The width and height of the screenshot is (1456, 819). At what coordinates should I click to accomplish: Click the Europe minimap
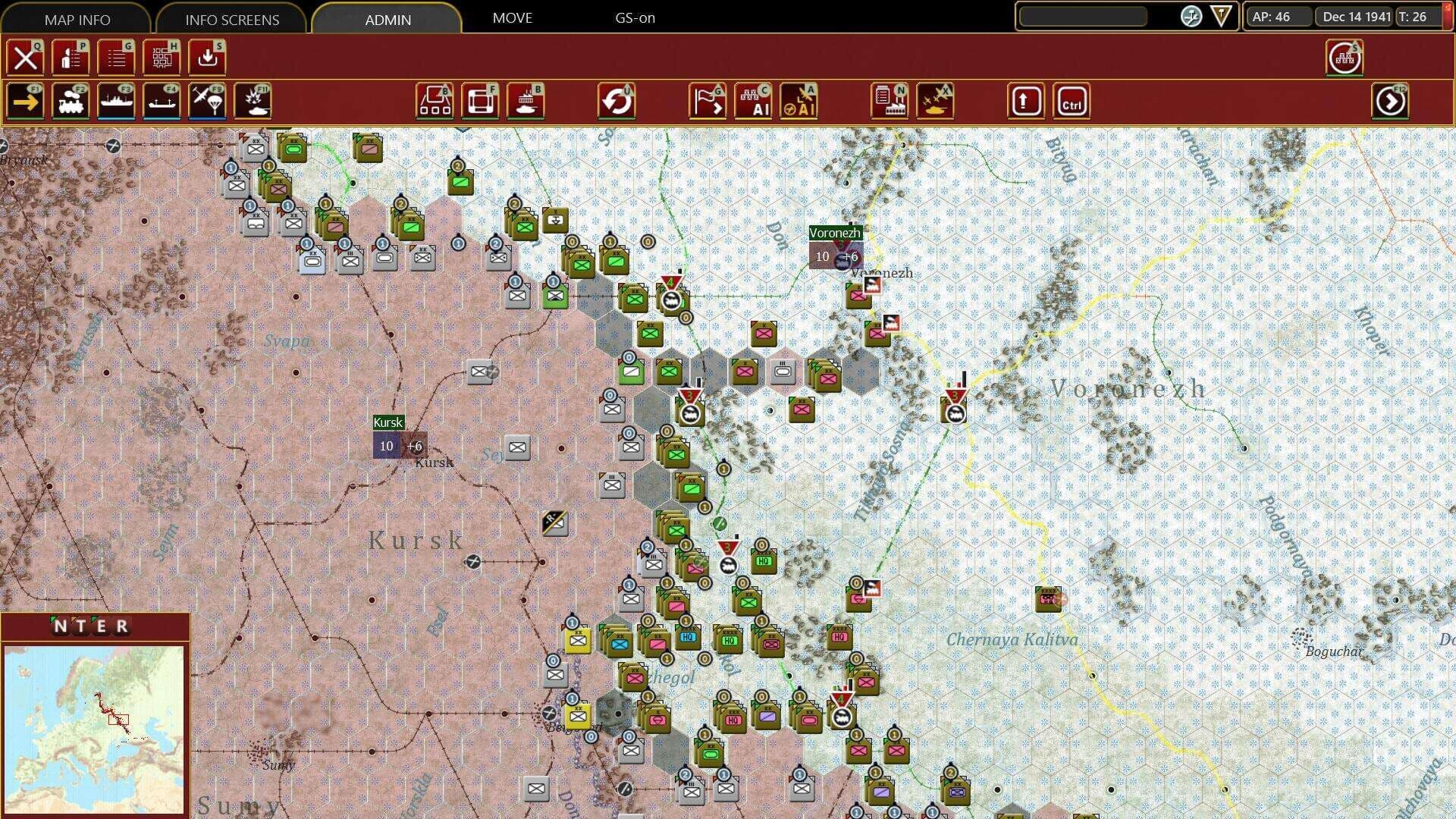94,728
